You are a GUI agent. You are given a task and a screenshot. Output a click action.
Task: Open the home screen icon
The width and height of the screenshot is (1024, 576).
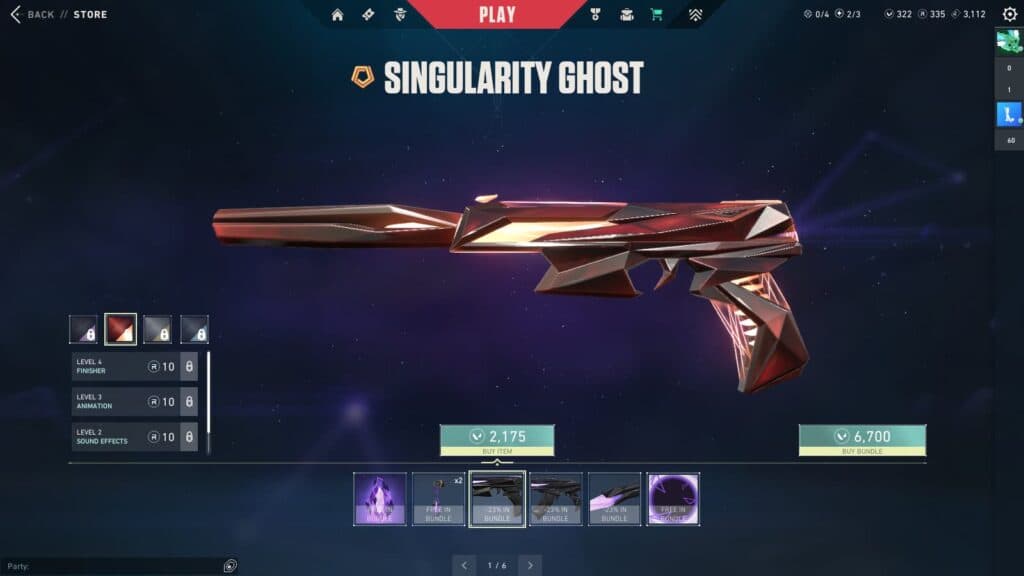point(337,15)
